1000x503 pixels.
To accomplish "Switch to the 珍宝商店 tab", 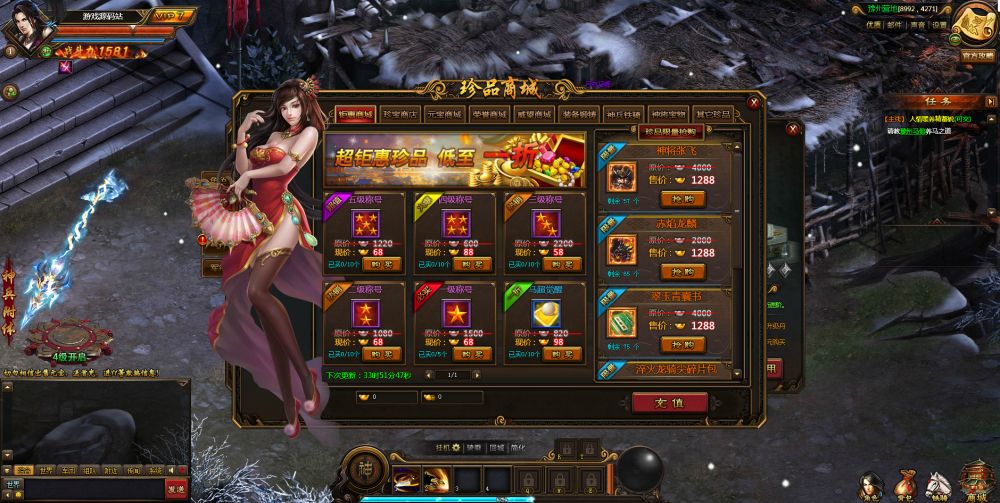I will click(x=400, y=114).
